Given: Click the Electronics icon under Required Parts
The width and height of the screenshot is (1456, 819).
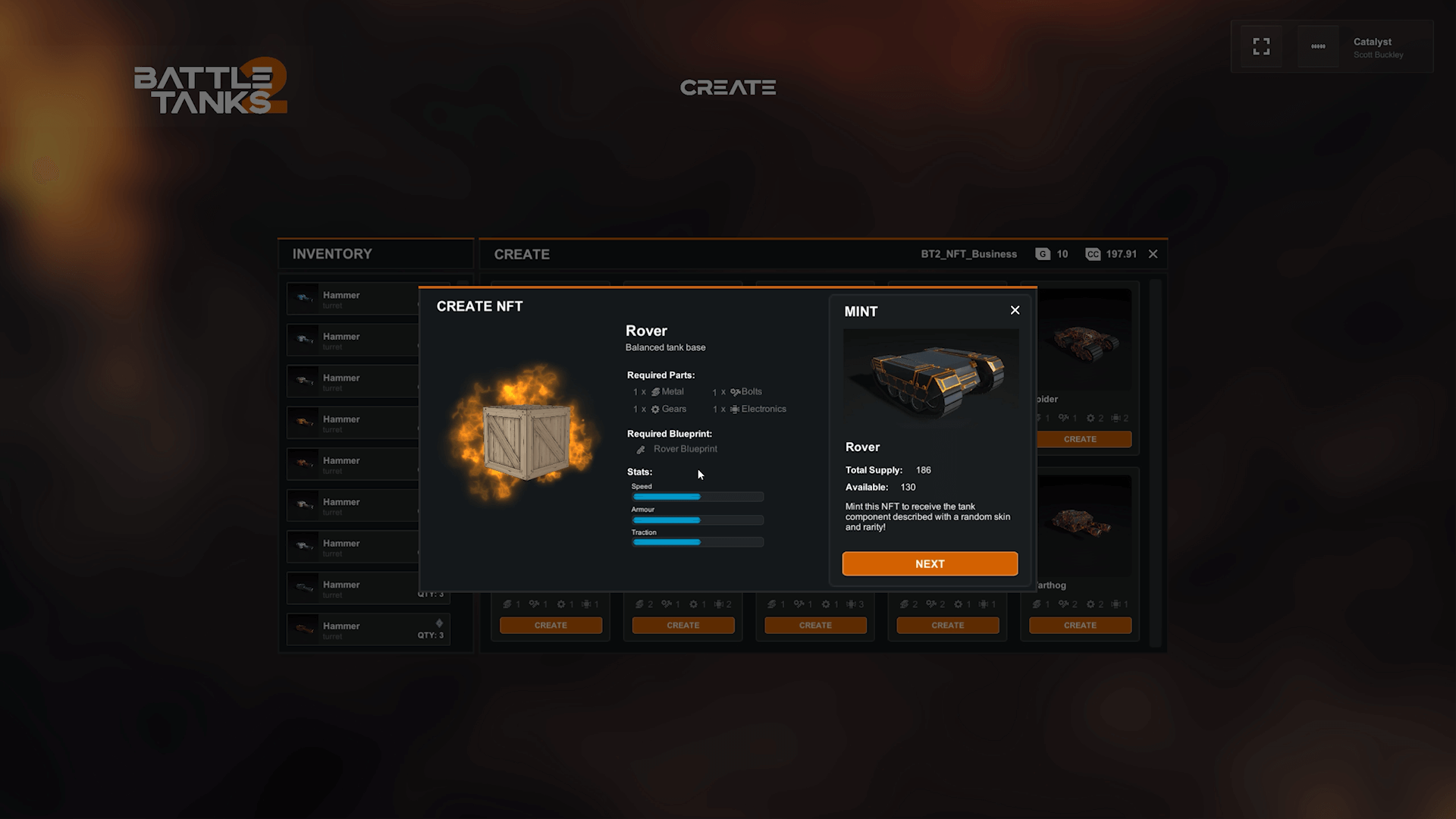Looking at the screenshot, I should coord(736,409).
